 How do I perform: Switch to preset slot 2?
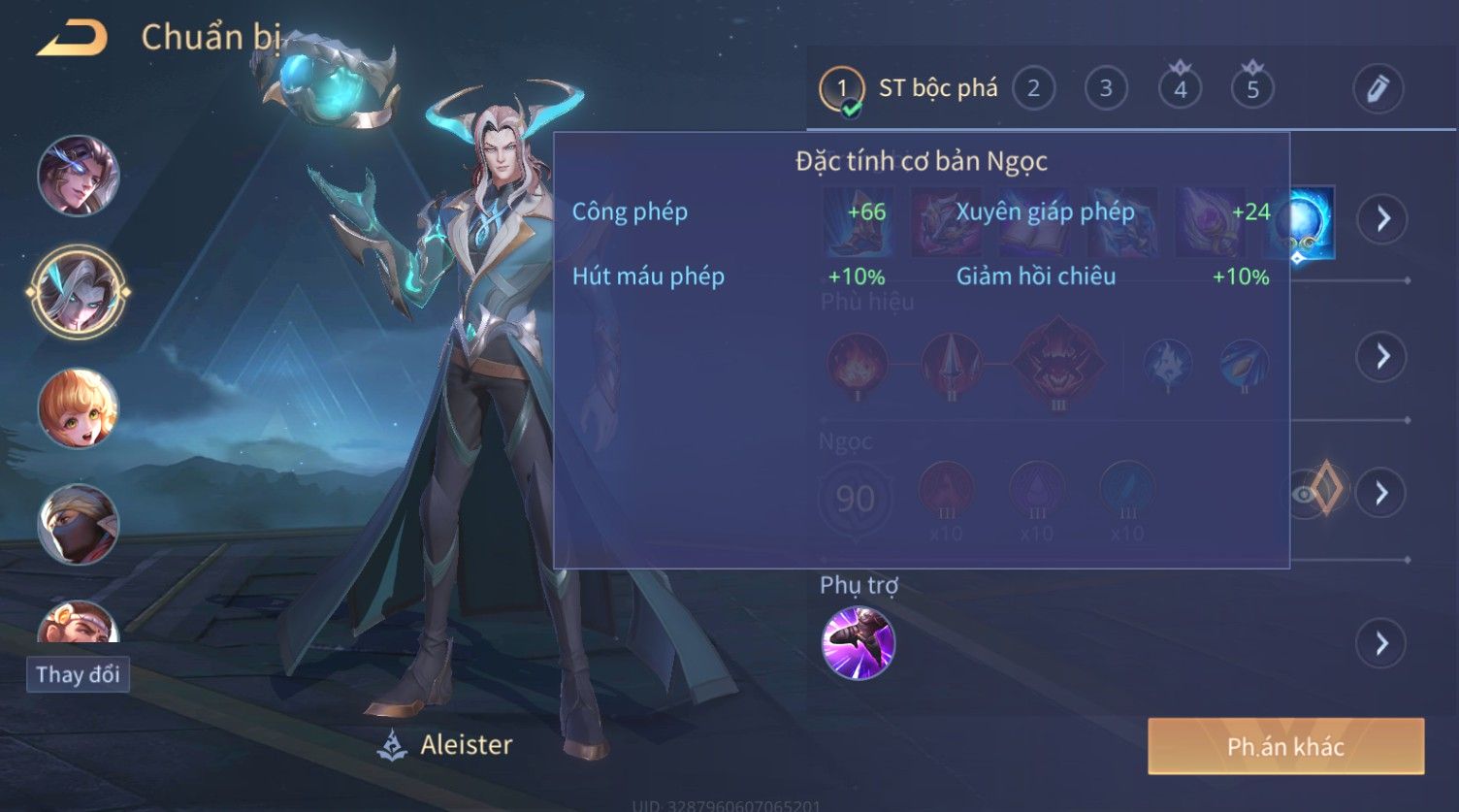pyautogui.click(x=1033, y=89)
